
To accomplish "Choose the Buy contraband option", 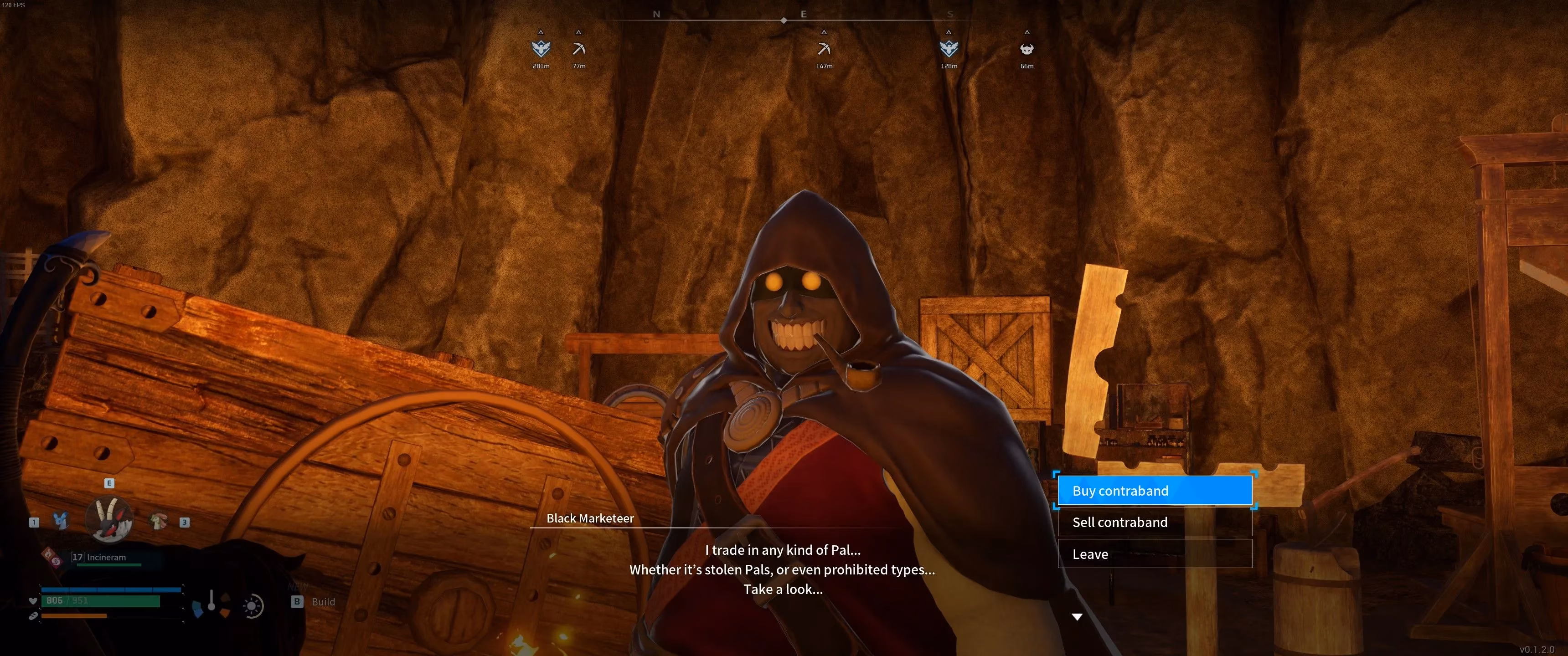I will click(1154, 491).
